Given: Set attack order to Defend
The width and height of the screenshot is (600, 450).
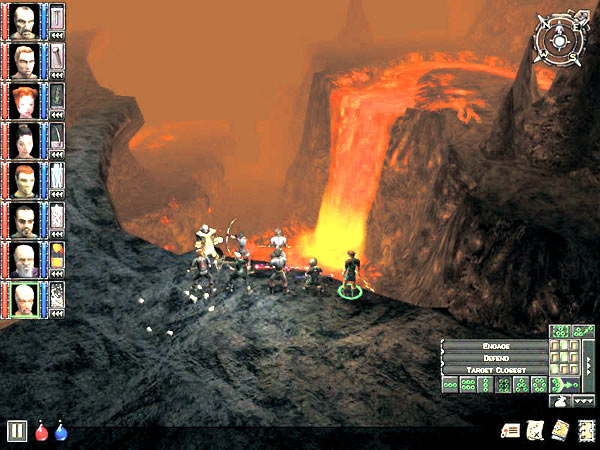Looking at the screenshot, I should coord(494,357).
